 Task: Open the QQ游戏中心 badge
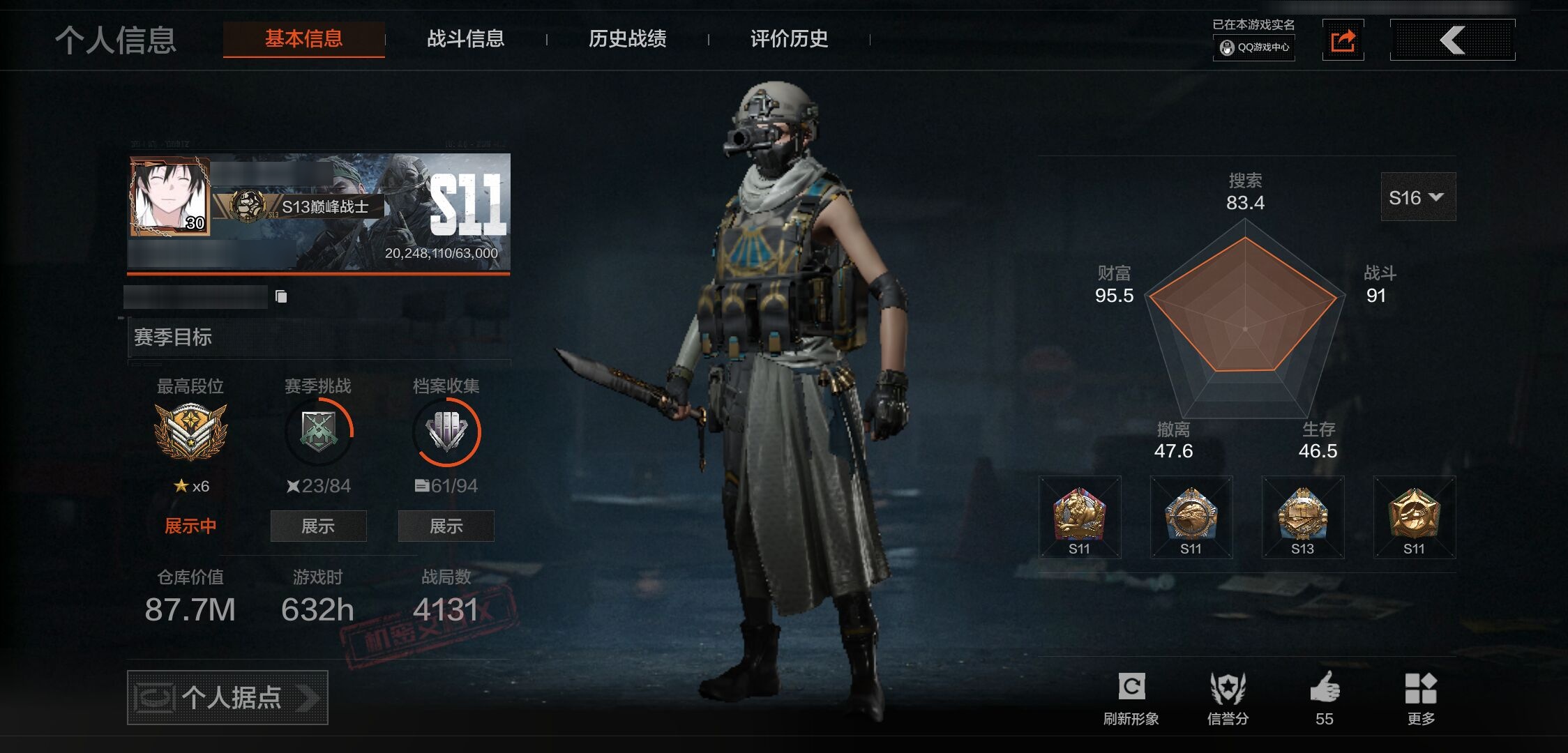[x=1254, y=47]
